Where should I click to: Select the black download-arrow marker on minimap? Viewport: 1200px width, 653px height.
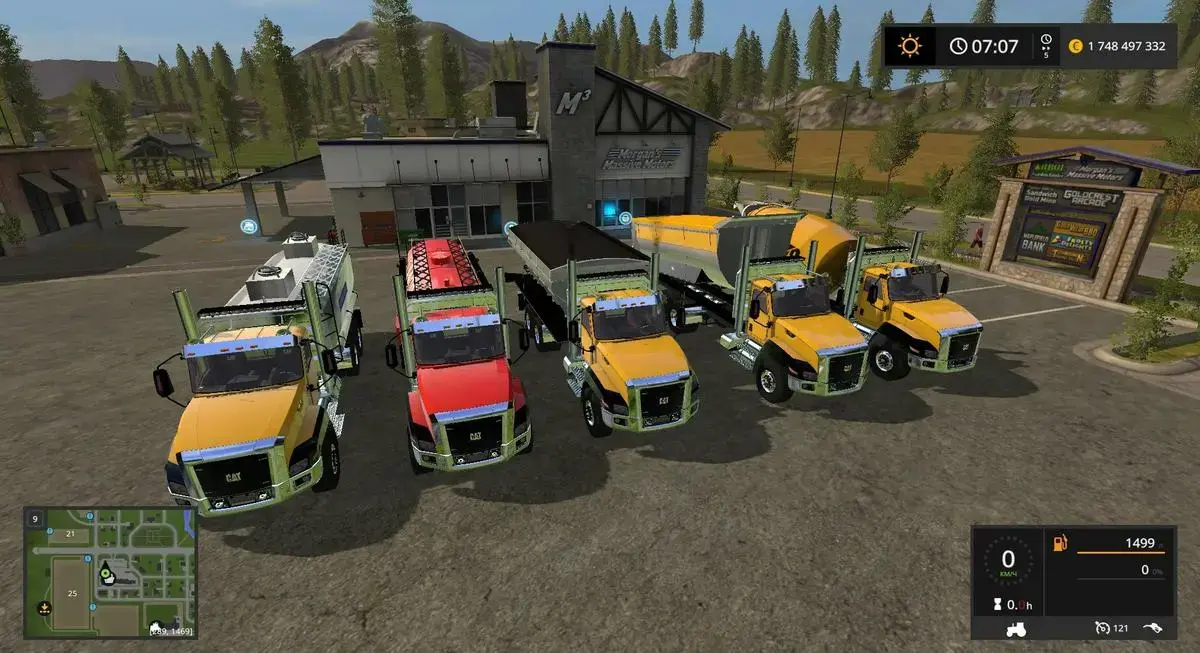click(x=44, y=607)
